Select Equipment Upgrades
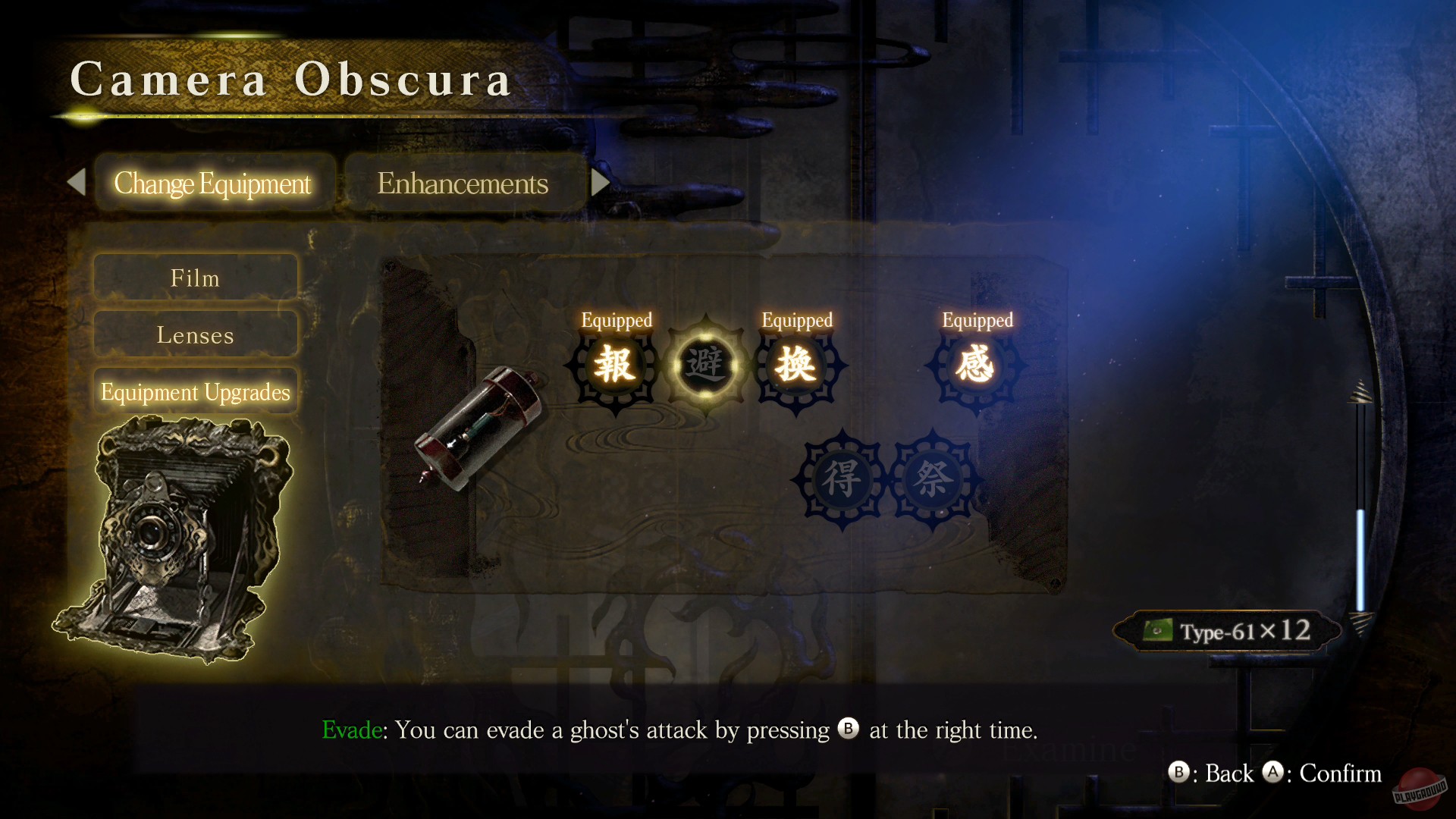 (x=195, y=392)
